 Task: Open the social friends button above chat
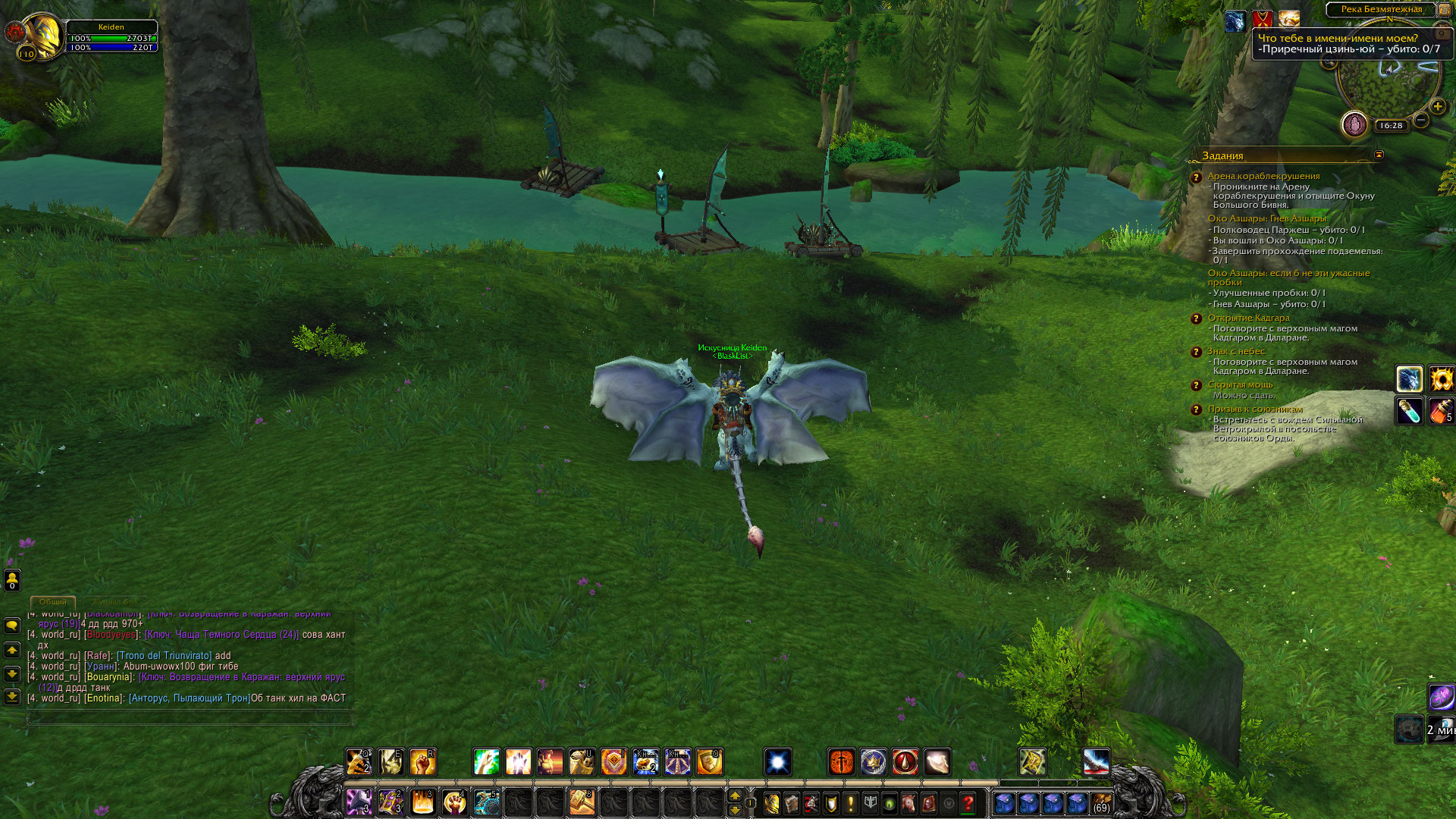[12, 581]
